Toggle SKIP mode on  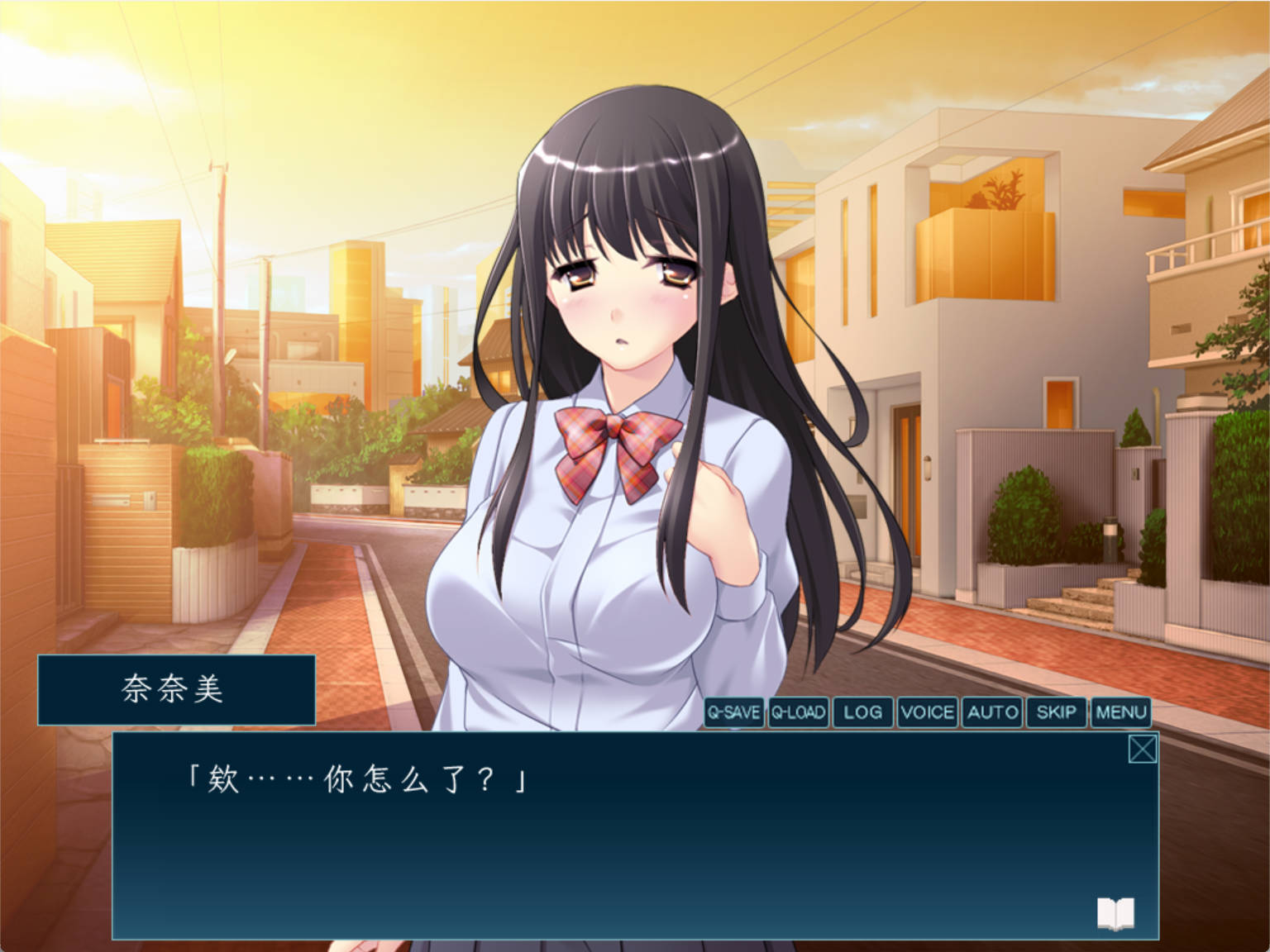[x=1058, y=712]
